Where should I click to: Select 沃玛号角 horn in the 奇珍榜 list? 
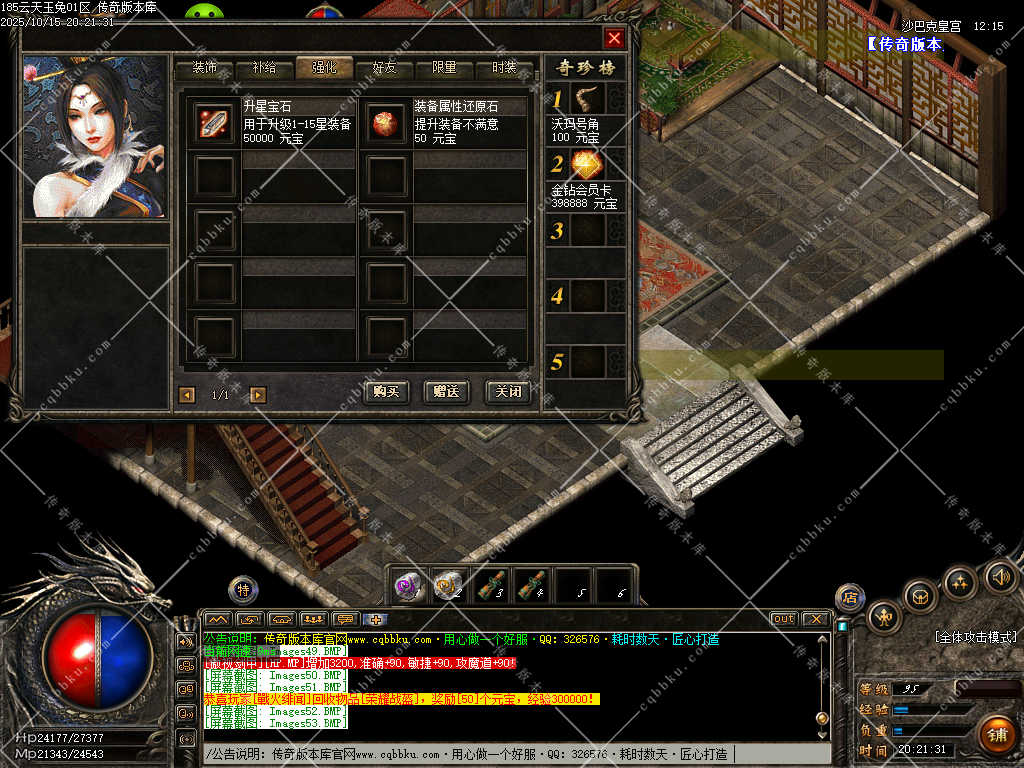[x=587, y=98]
